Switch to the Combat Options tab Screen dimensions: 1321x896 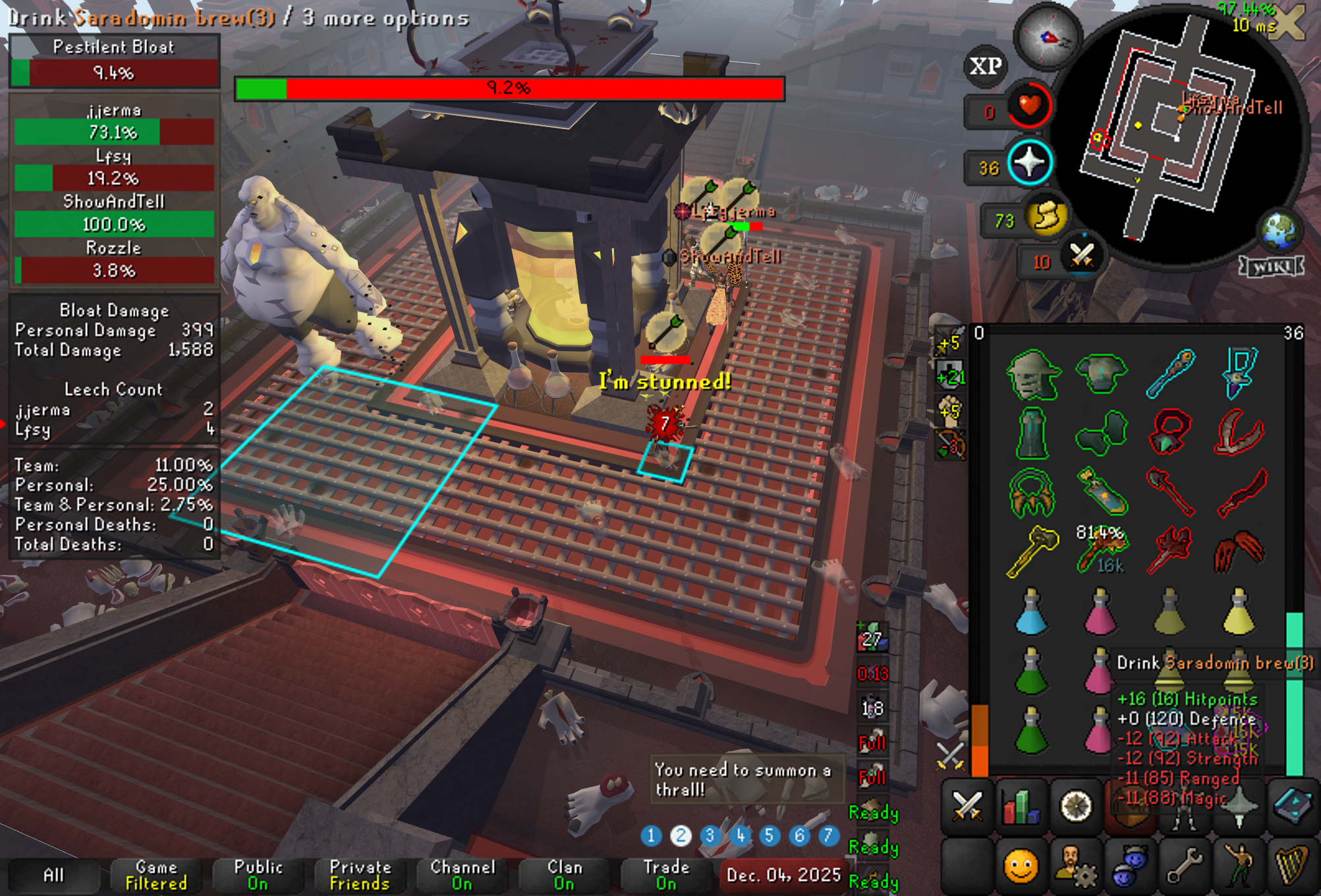(x=967, y=805)
